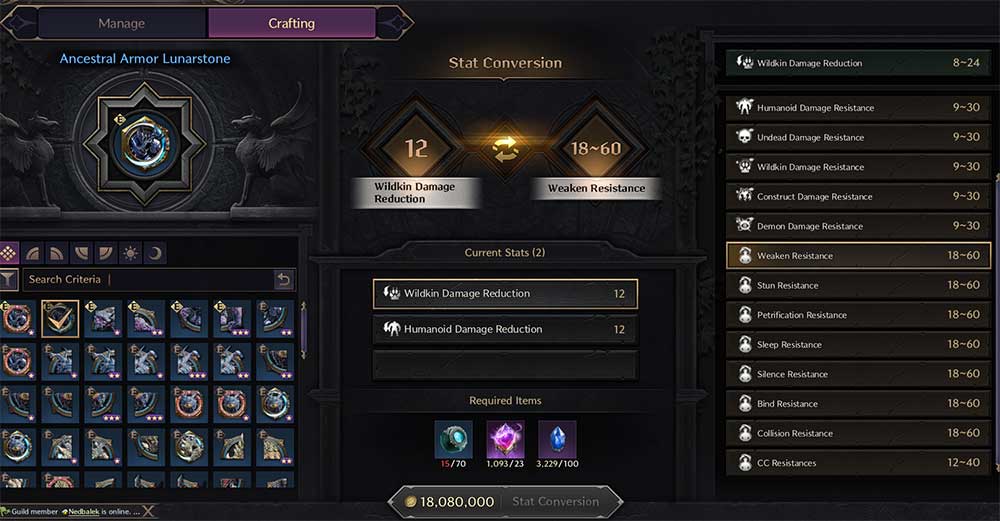Screen dimensions: 1000x521
Task: Pick Demon Damage Resistance option
Action: pyautogui.click(x=858, y=226)
